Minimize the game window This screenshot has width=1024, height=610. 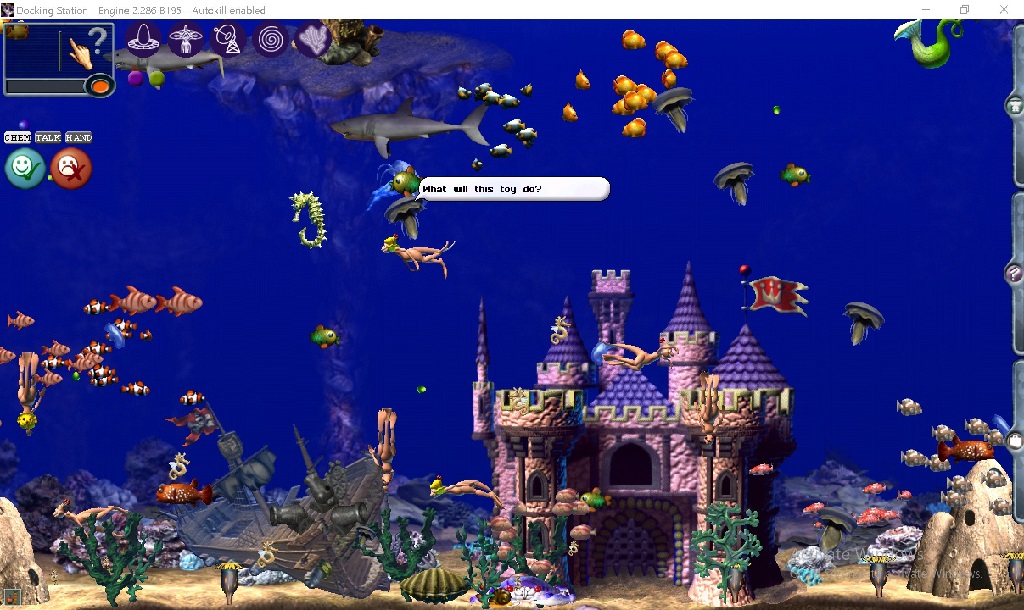pos(925,10)
